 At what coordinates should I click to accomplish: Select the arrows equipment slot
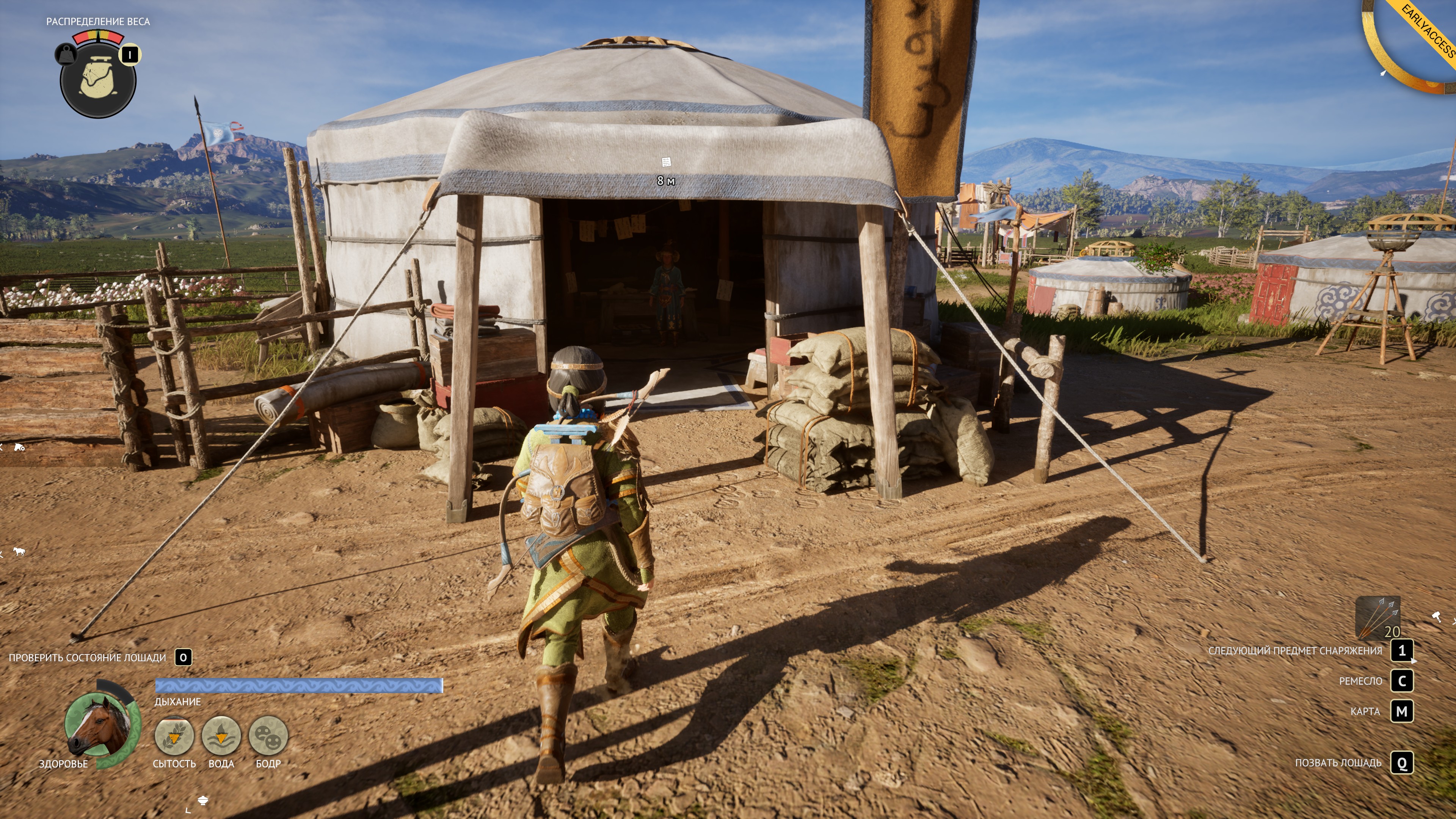coord(1378,618)
